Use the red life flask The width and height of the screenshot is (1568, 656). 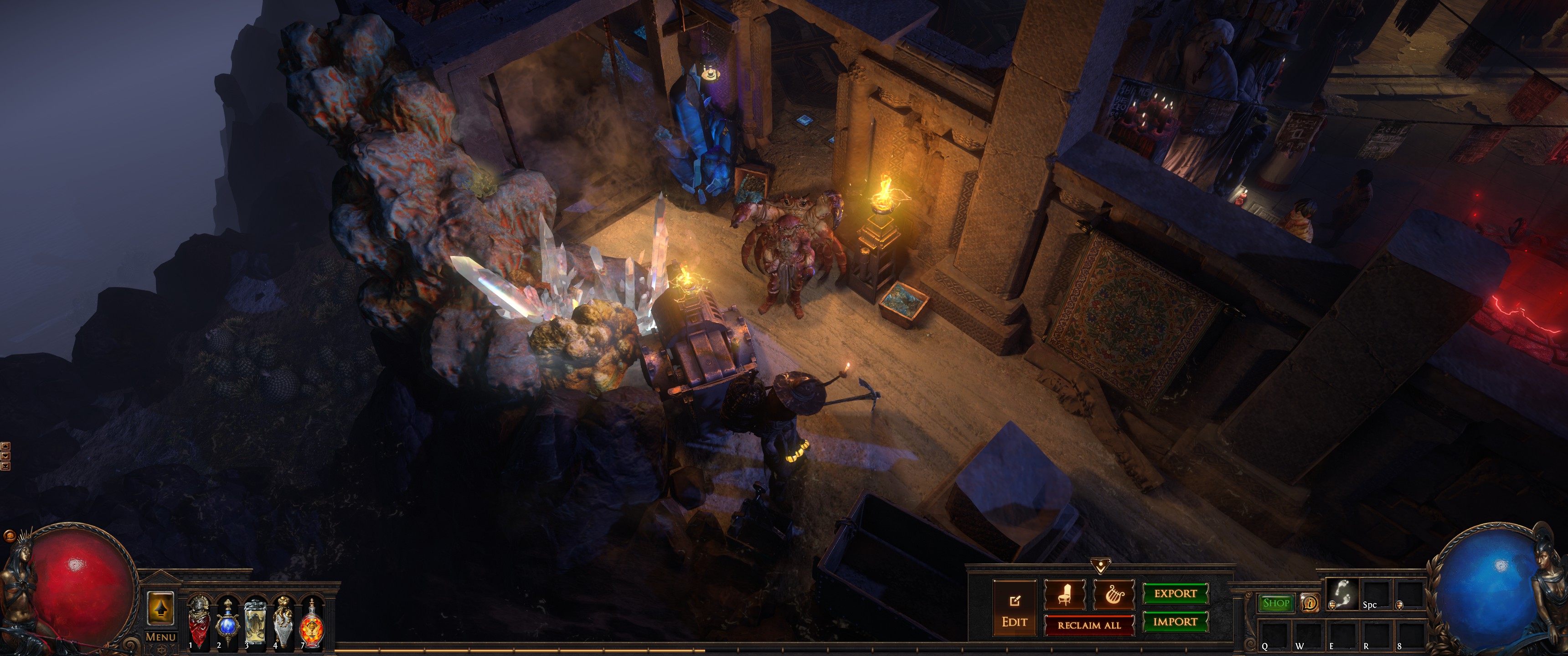199,621
